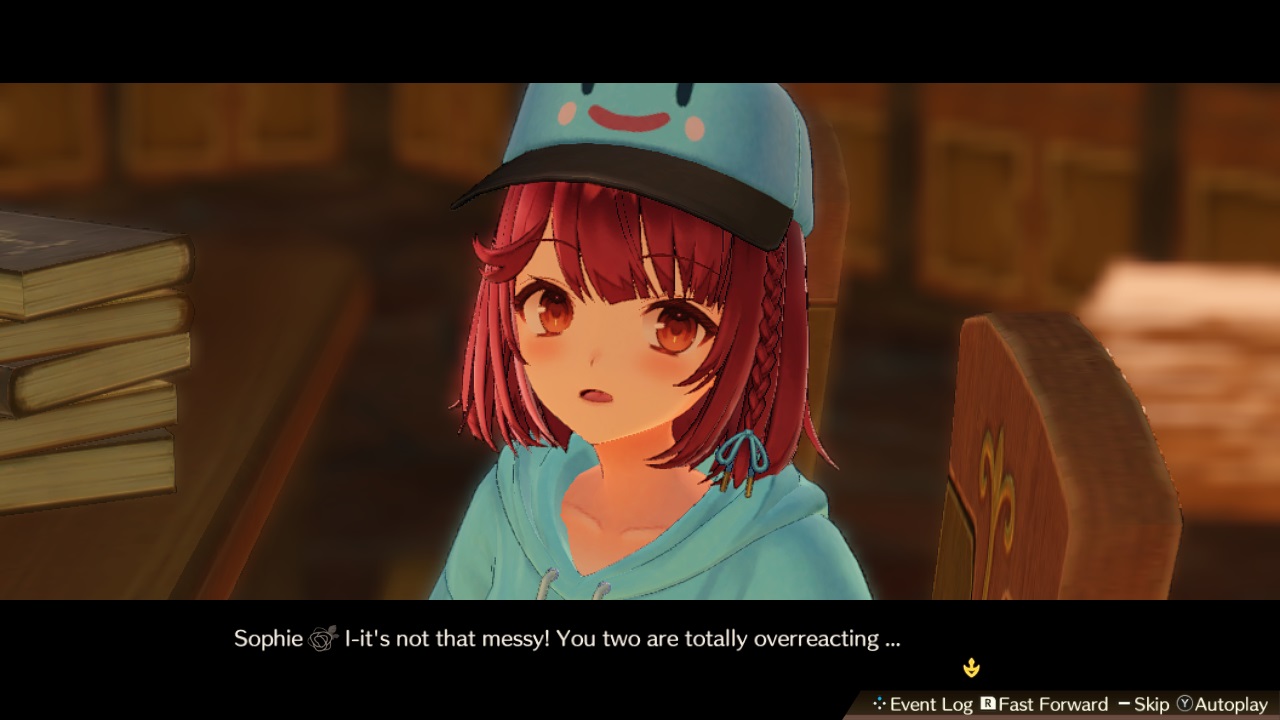Click the R button icon before Fast Forward
This screenshot has height=720, width=1280.
point(988,703)
